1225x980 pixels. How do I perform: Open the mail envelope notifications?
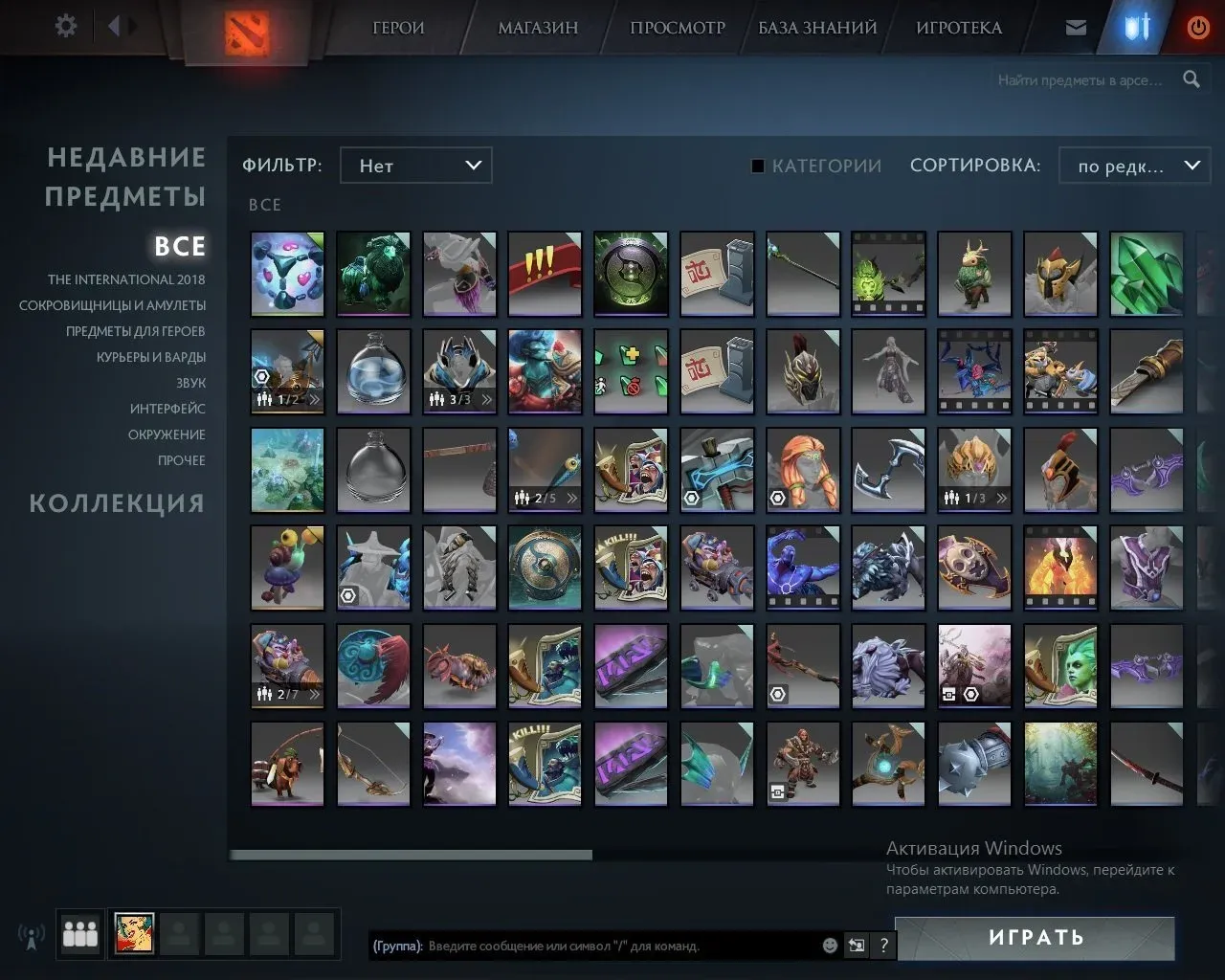point(1076,28)
